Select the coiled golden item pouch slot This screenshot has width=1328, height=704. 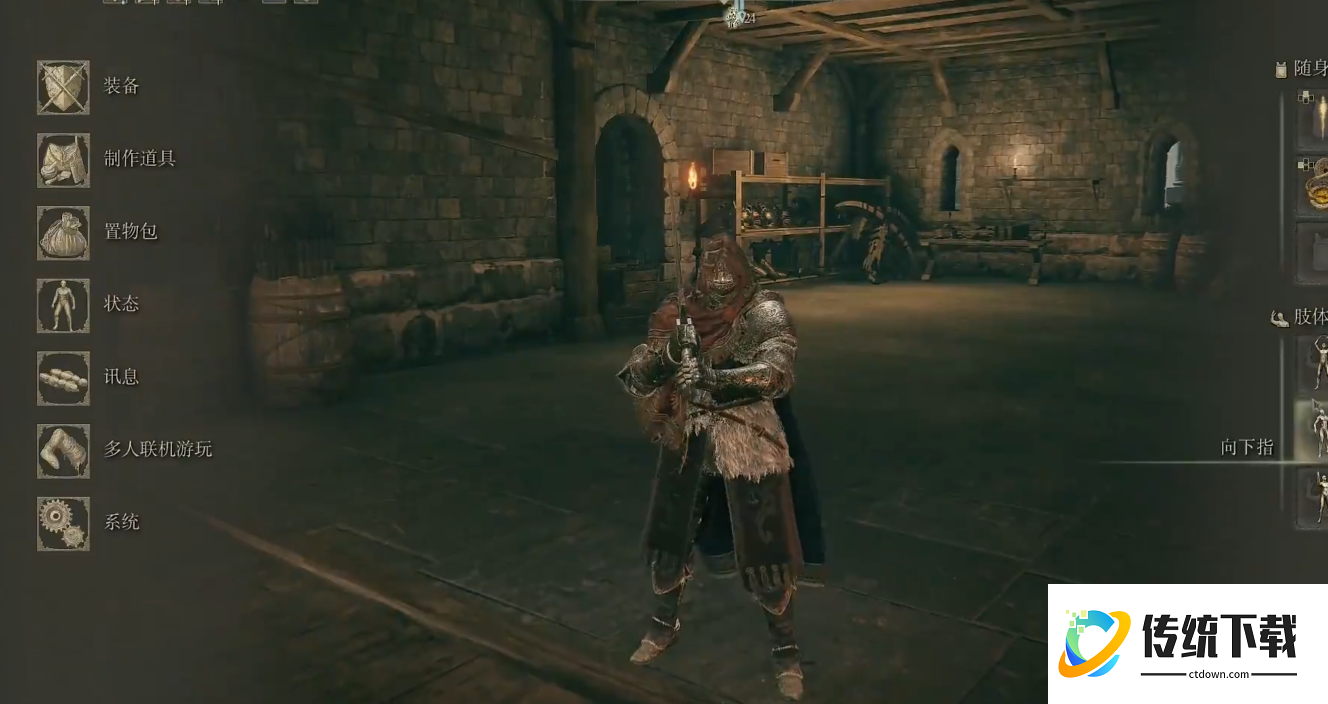point(1313,185)
